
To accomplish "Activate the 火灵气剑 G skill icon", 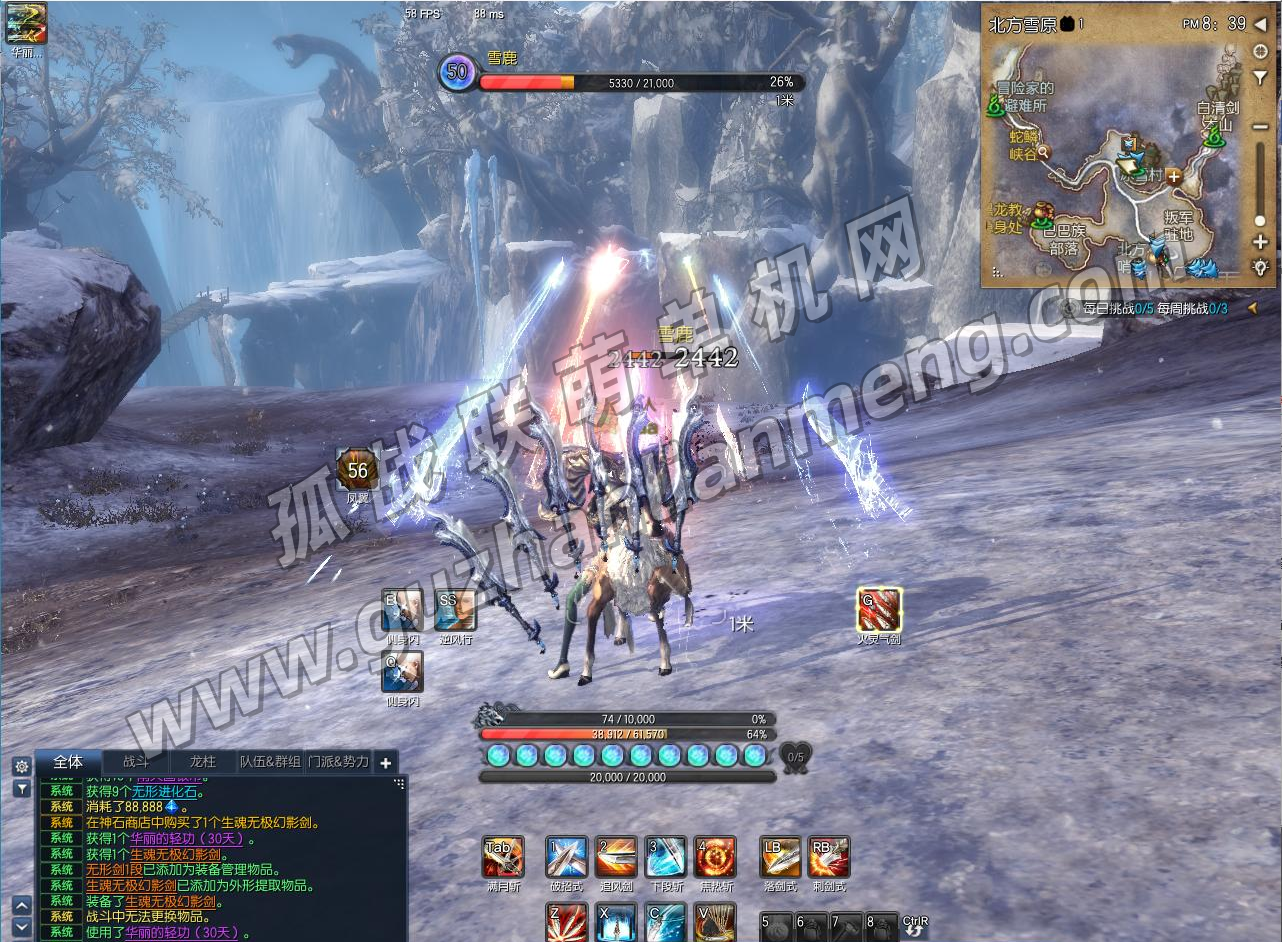I will pyautogui.click(x=879, y=609).
